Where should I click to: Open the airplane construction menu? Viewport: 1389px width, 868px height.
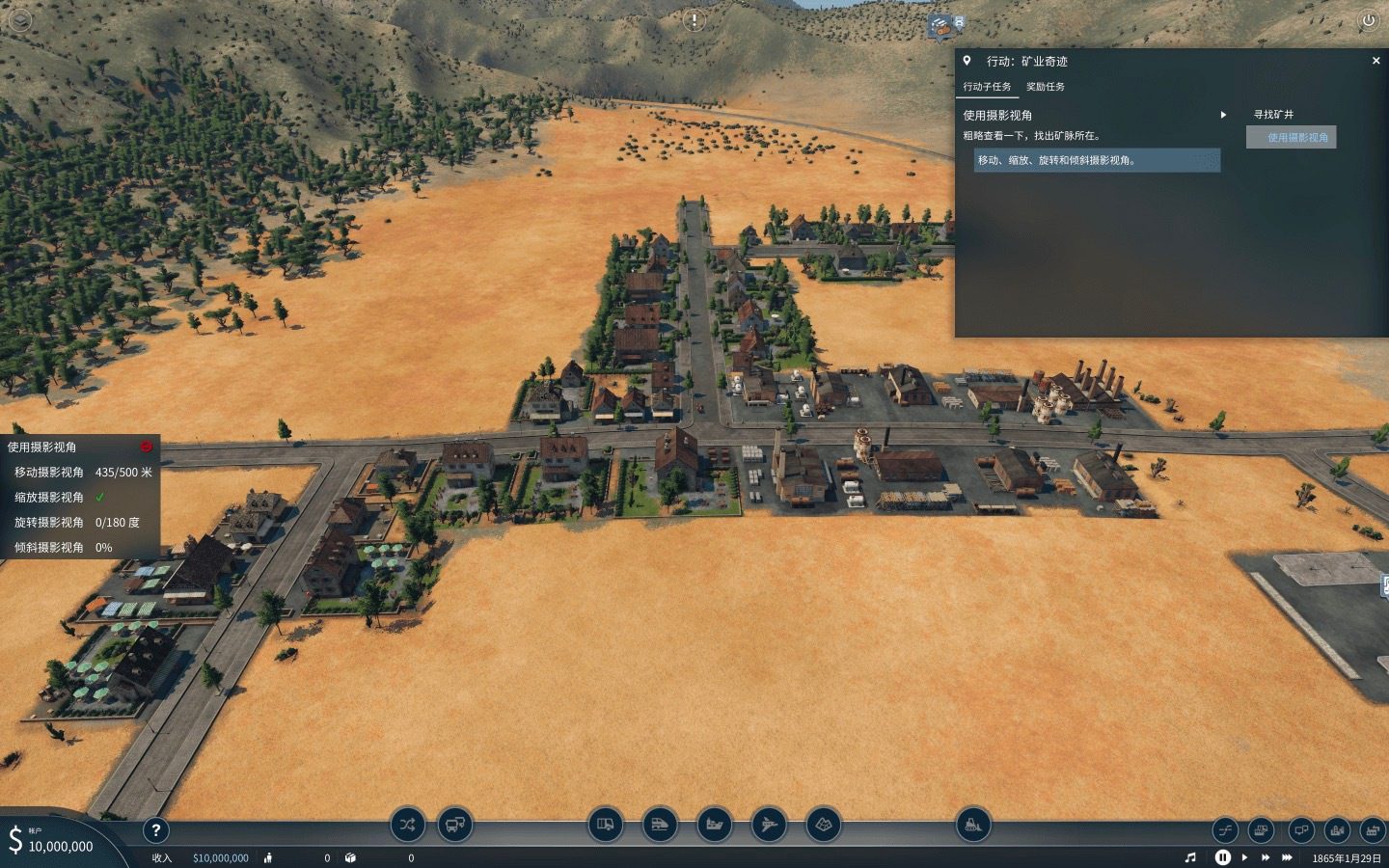(769, 825)
